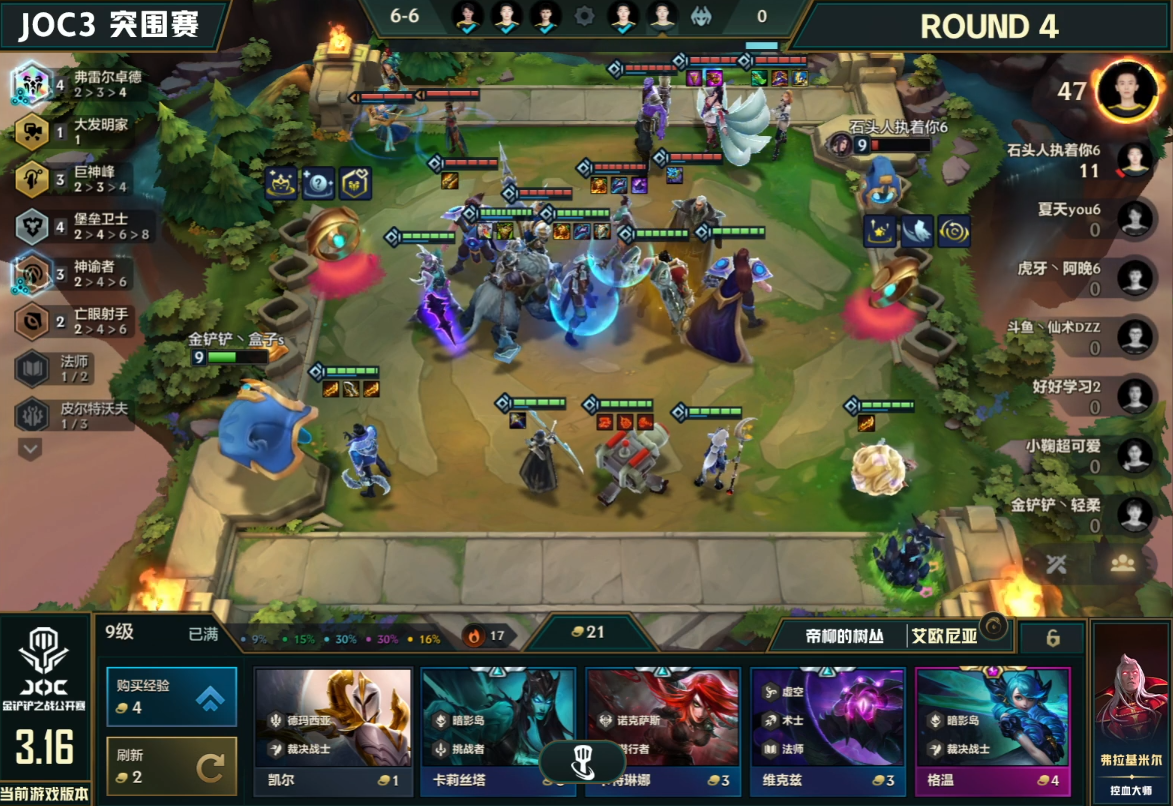The width and height of the screenshot is (1173, 806).
Task: Open the crossed swords combat button
Action: pyautogui.click(x=1057, y=563)
